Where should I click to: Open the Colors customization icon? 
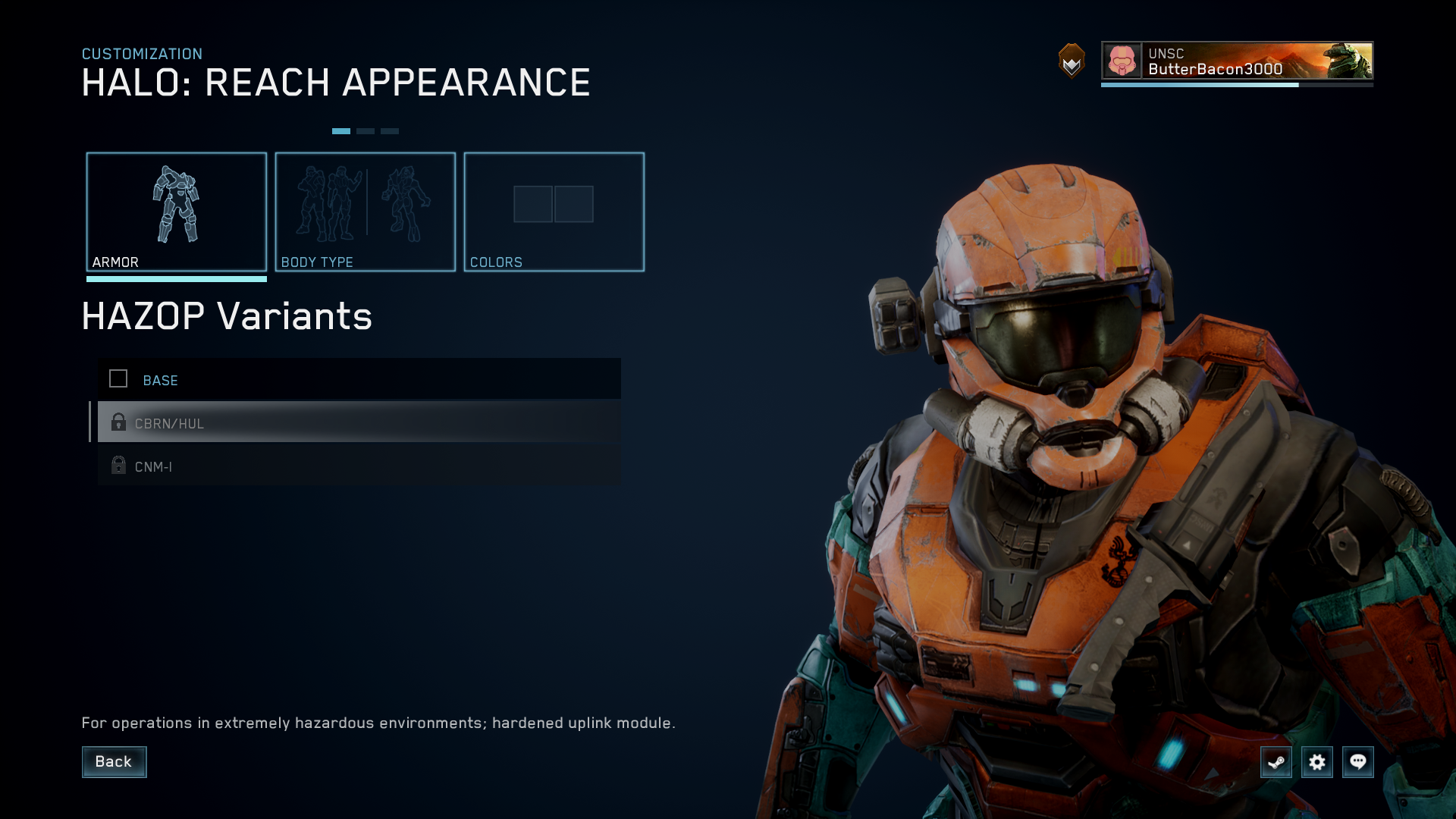554,203
